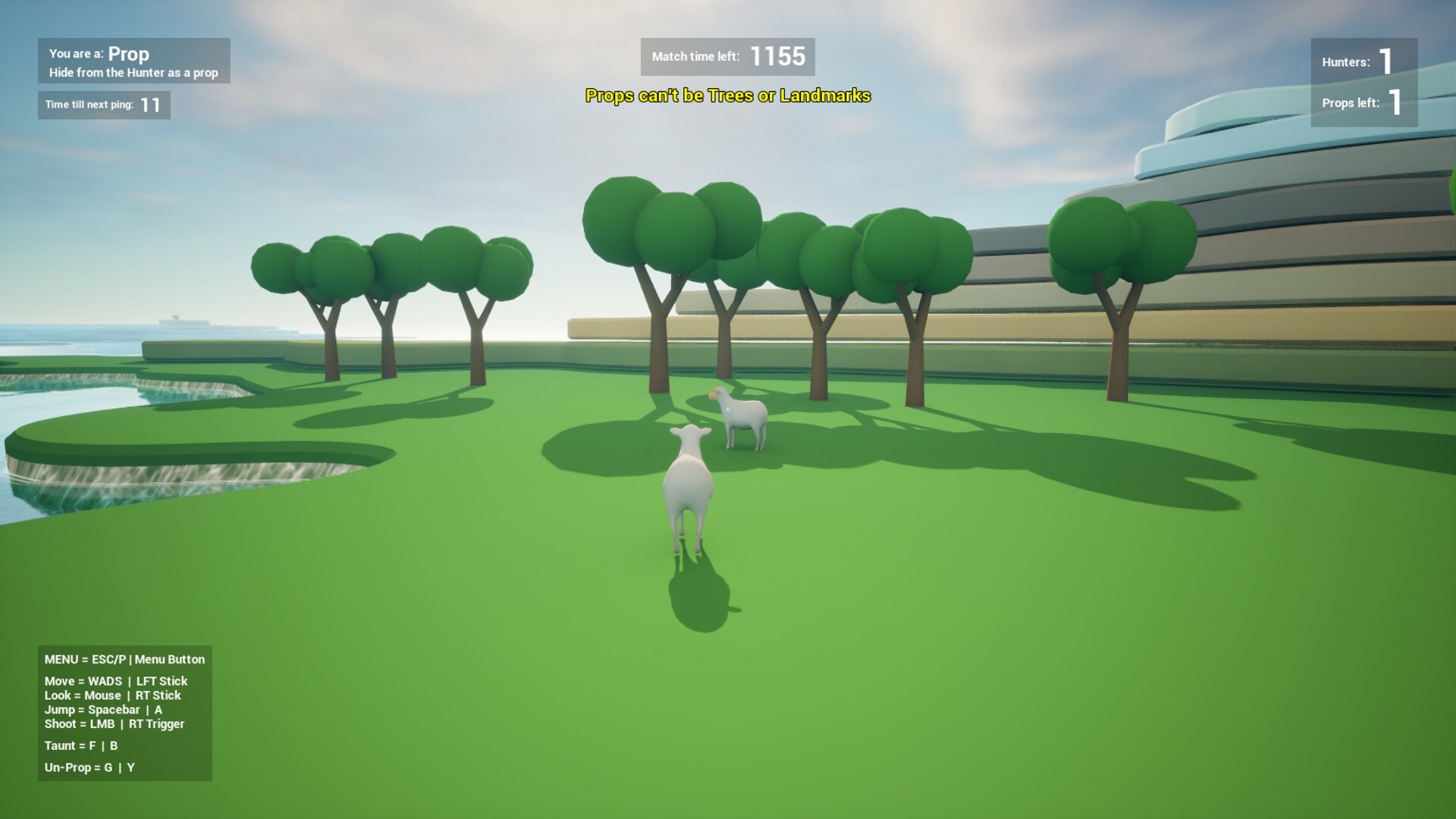The height and width of the screenshot is (819, 1456).
Task: Click the 'Props can't be Trees or Landmarks' warning
Action: click(x=728, y=96)
